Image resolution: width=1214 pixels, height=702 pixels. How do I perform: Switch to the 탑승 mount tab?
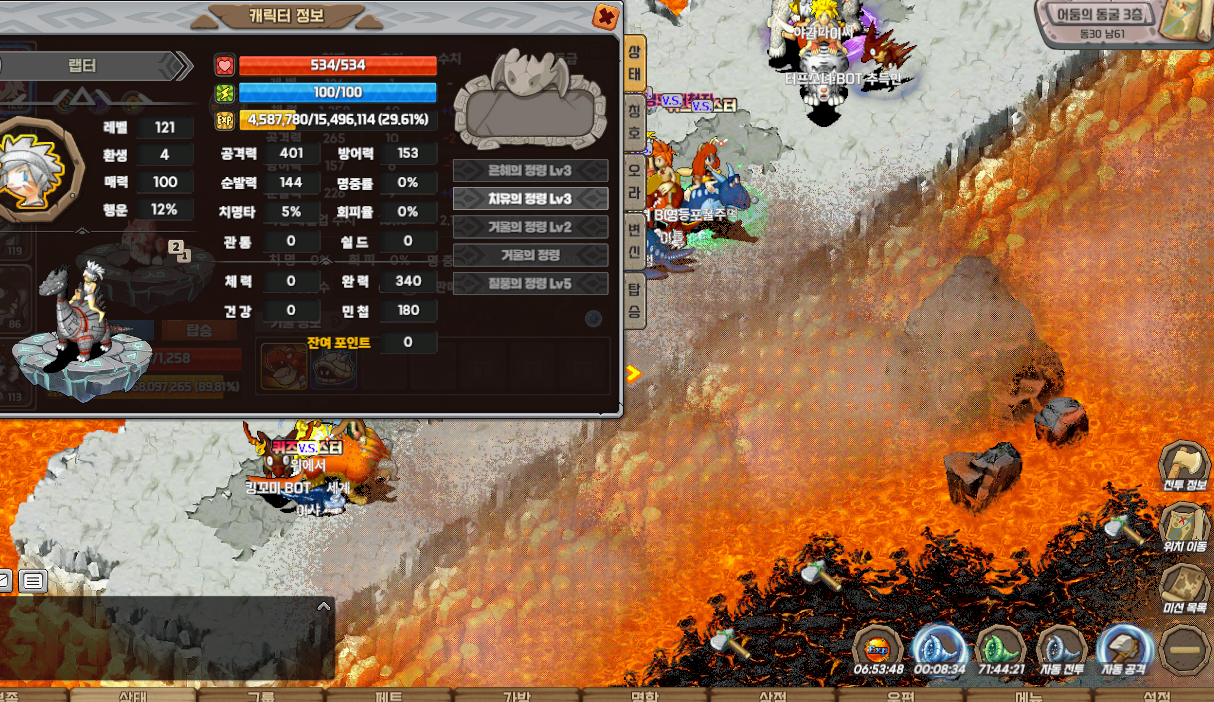[634, 300]
